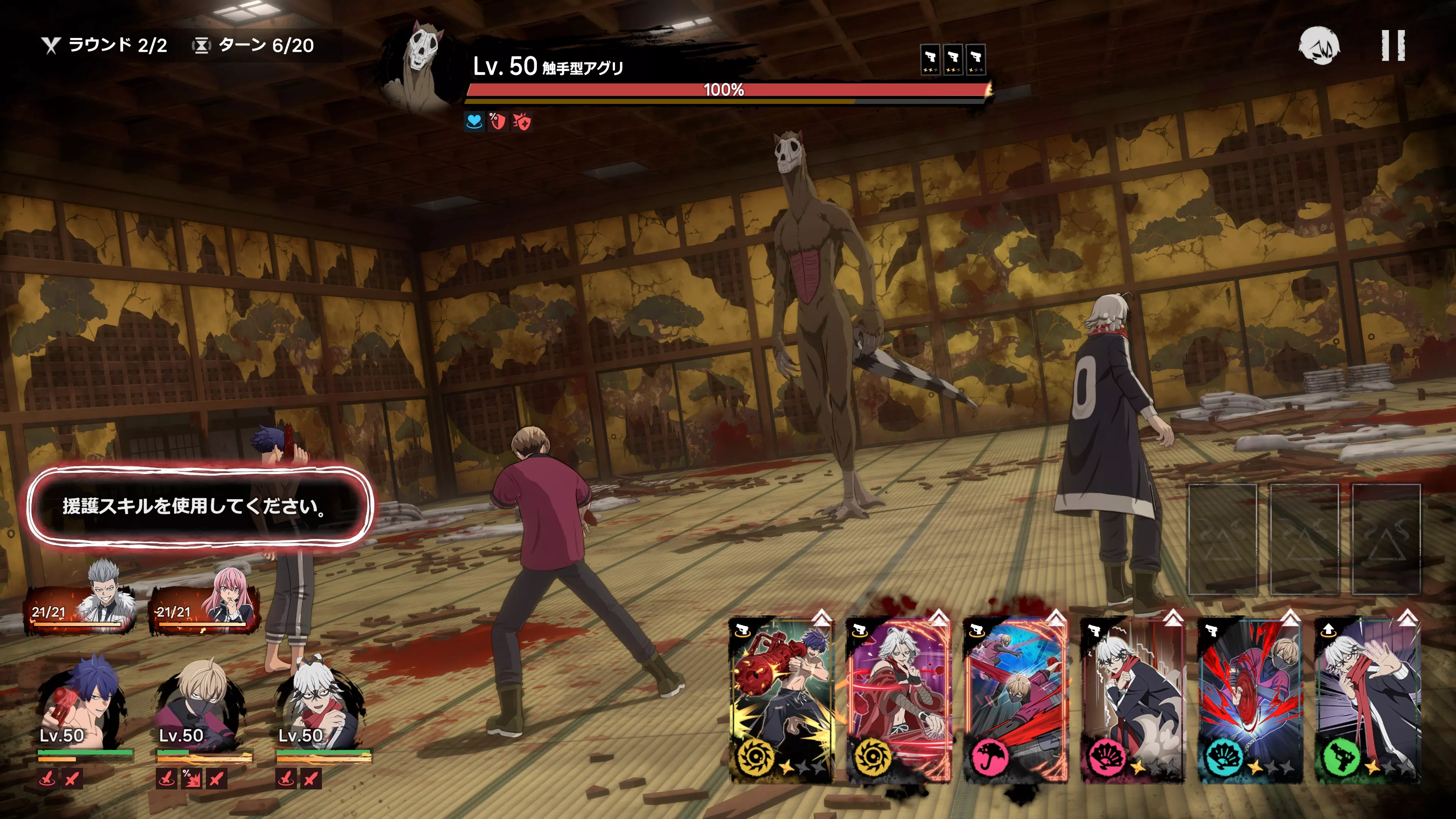This screenshot has height=819, width=1456.
Task: Tap the white-haired face icon beside pause
Action: point(1319,45)
